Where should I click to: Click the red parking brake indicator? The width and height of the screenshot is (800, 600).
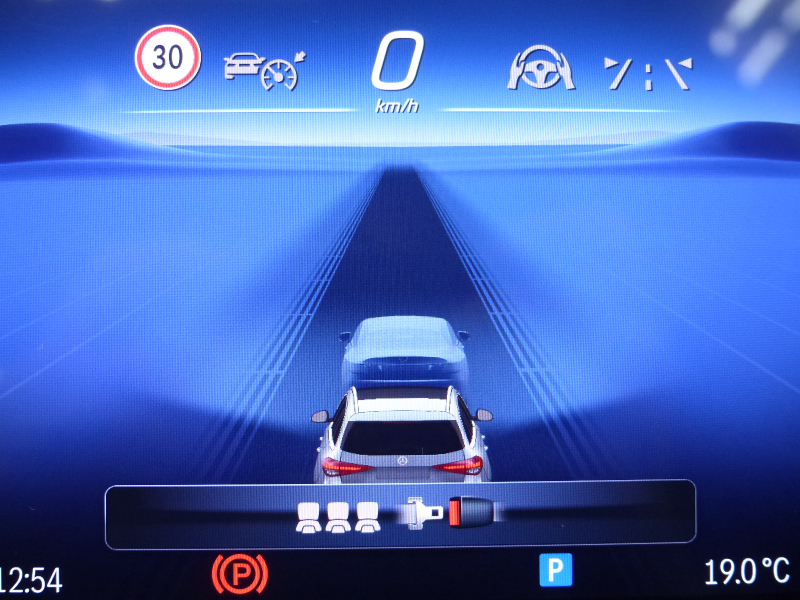[x=240, y=575]
